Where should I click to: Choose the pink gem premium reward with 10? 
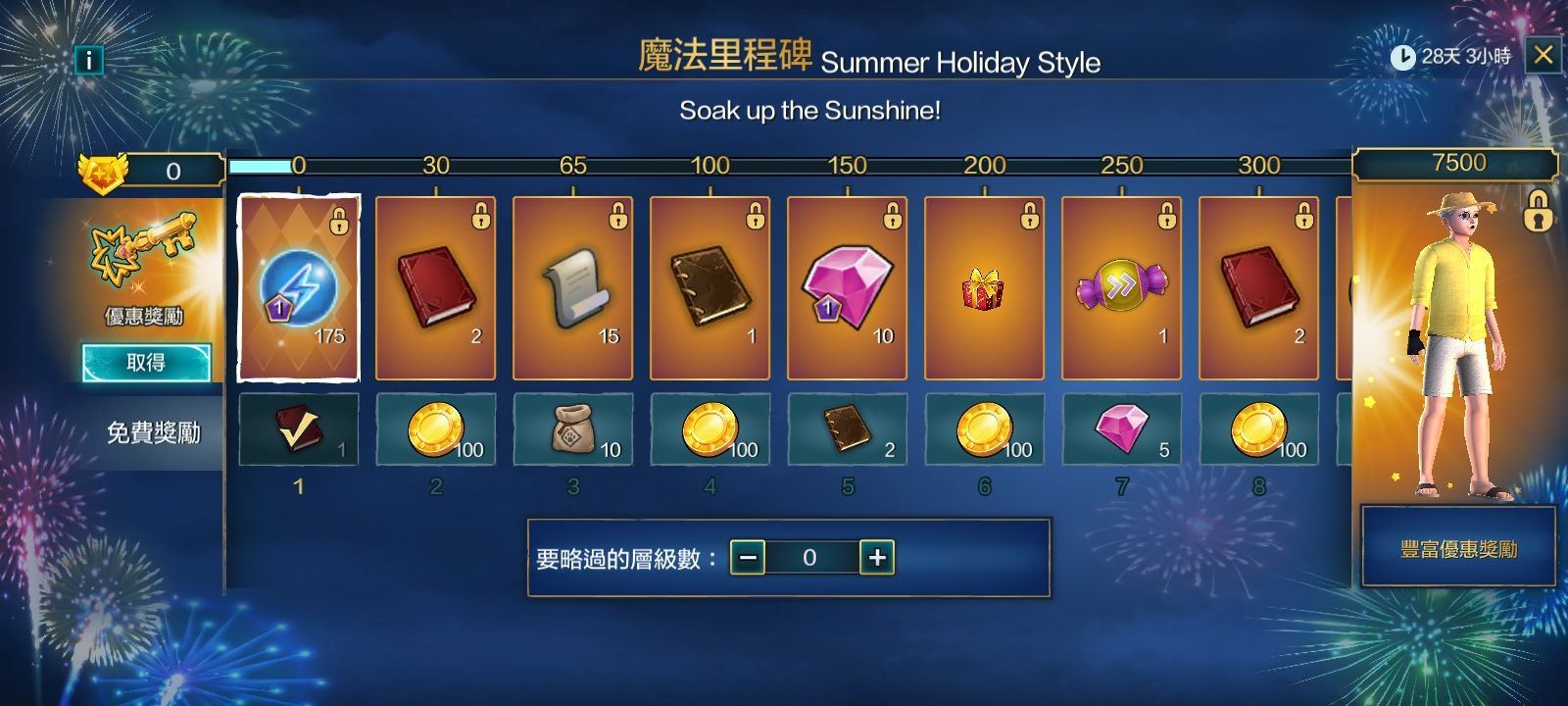848,288
